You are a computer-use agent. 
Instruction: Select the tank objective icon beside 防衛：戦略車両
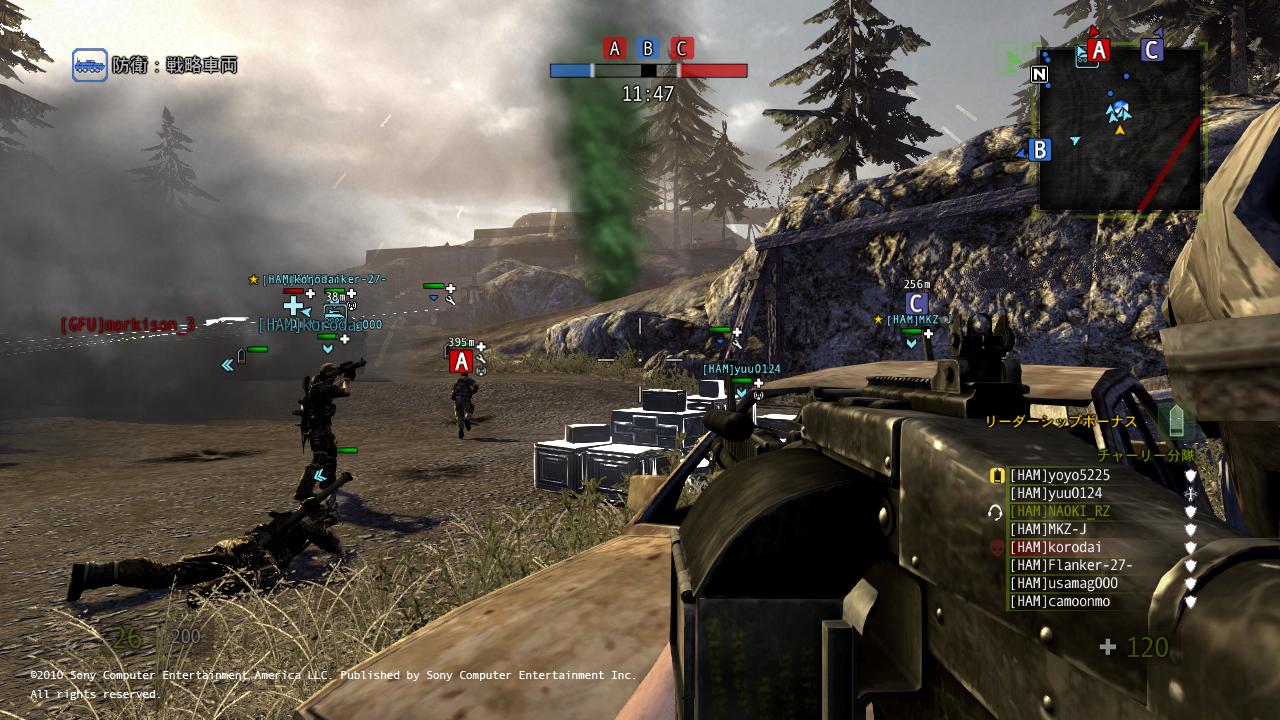pos(89,65)
